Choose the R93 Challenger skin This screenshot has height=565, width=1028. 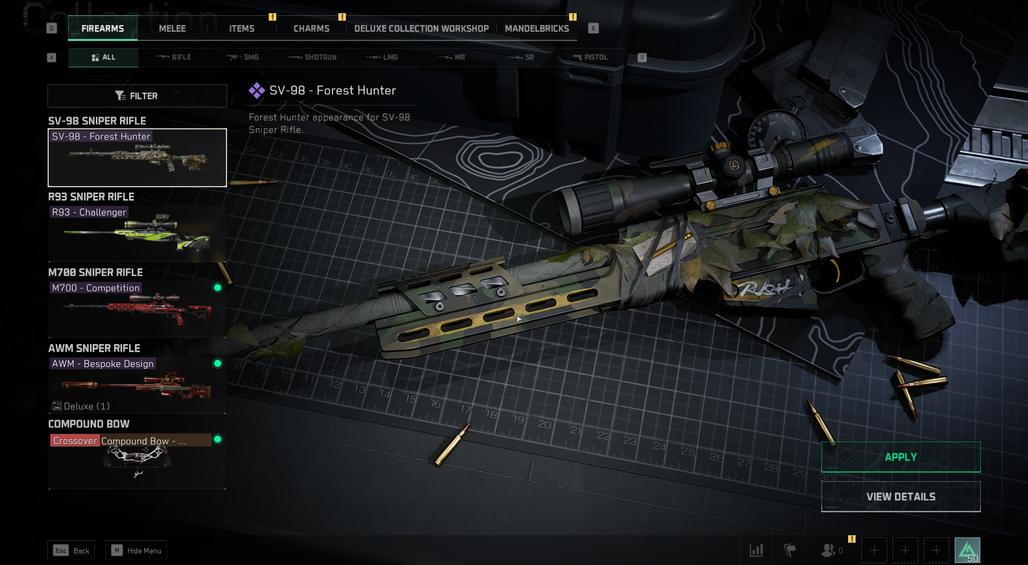(x=137, y=232)
